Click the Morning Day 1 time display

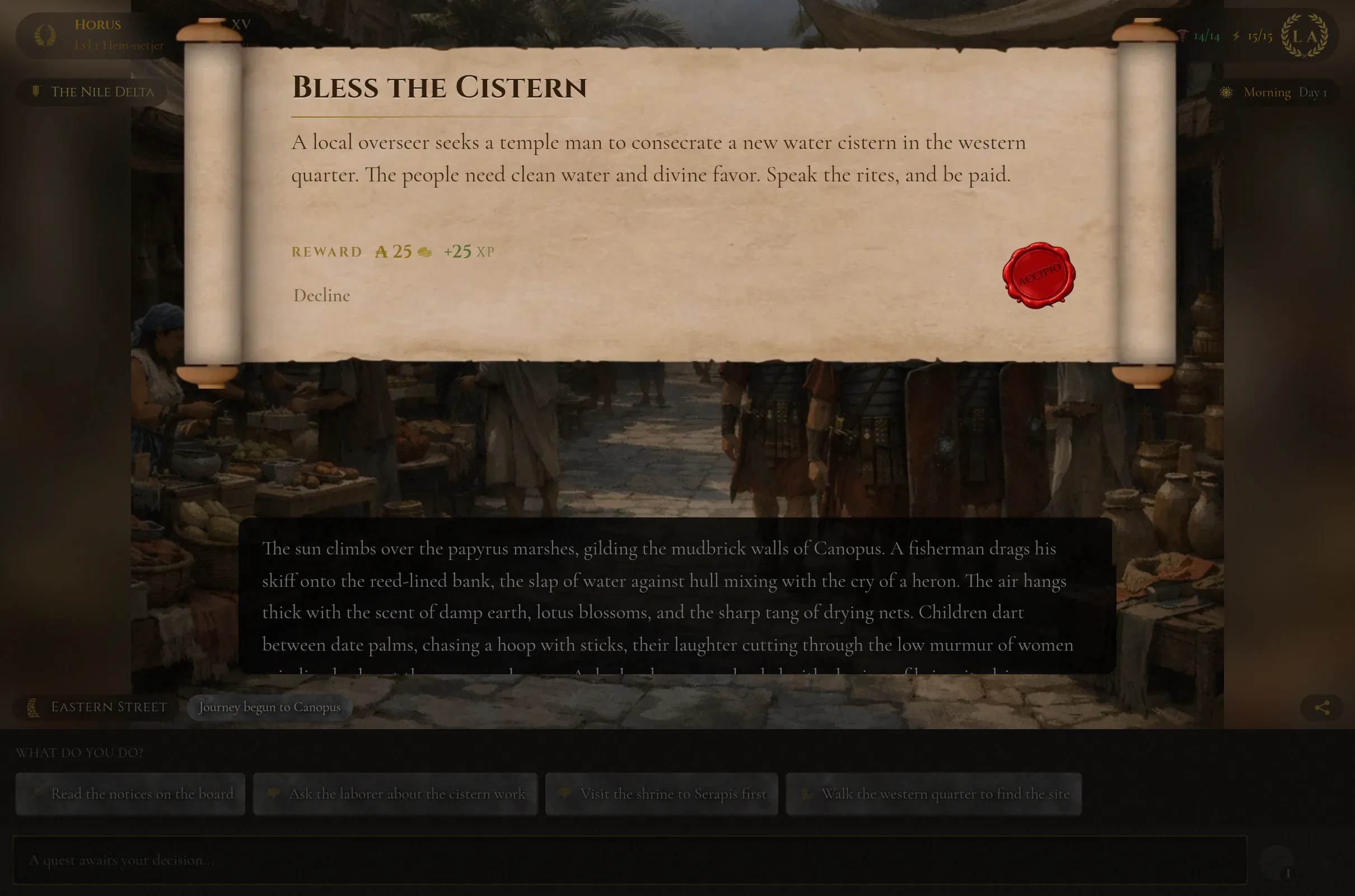tap(1286, 91)
